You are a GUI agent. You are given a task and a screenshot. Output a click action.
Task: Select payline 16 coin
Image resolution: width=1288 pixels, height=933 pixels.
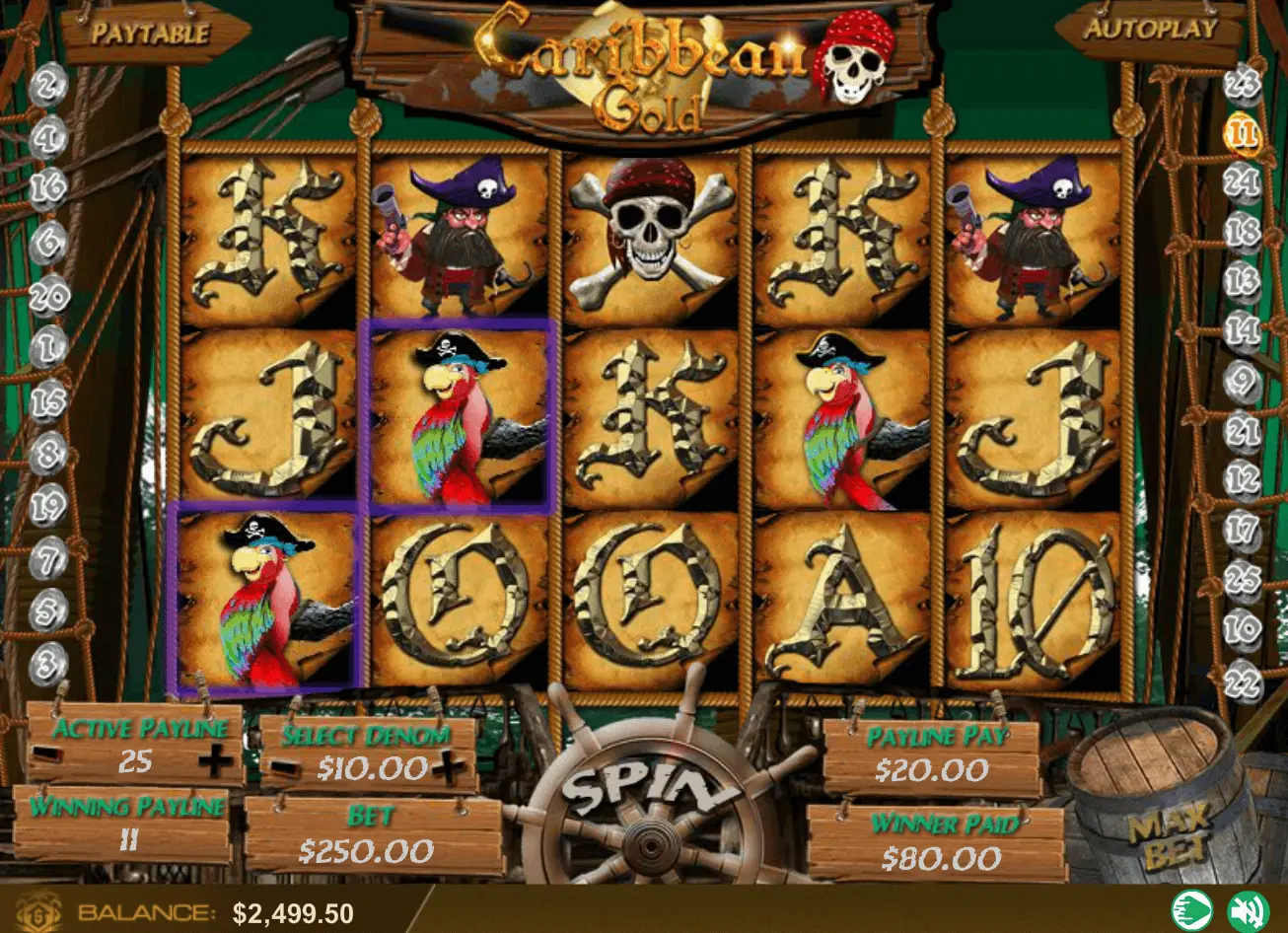pyautogui.click(x=46, y=186)
